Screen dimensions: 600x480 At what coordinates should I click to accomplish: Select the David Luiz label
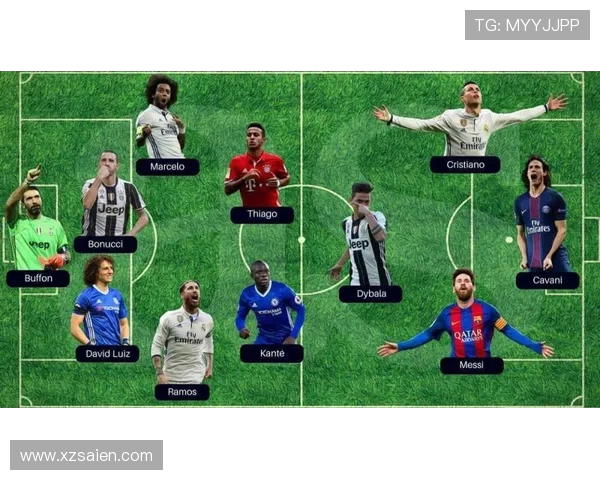click(107, 353)
